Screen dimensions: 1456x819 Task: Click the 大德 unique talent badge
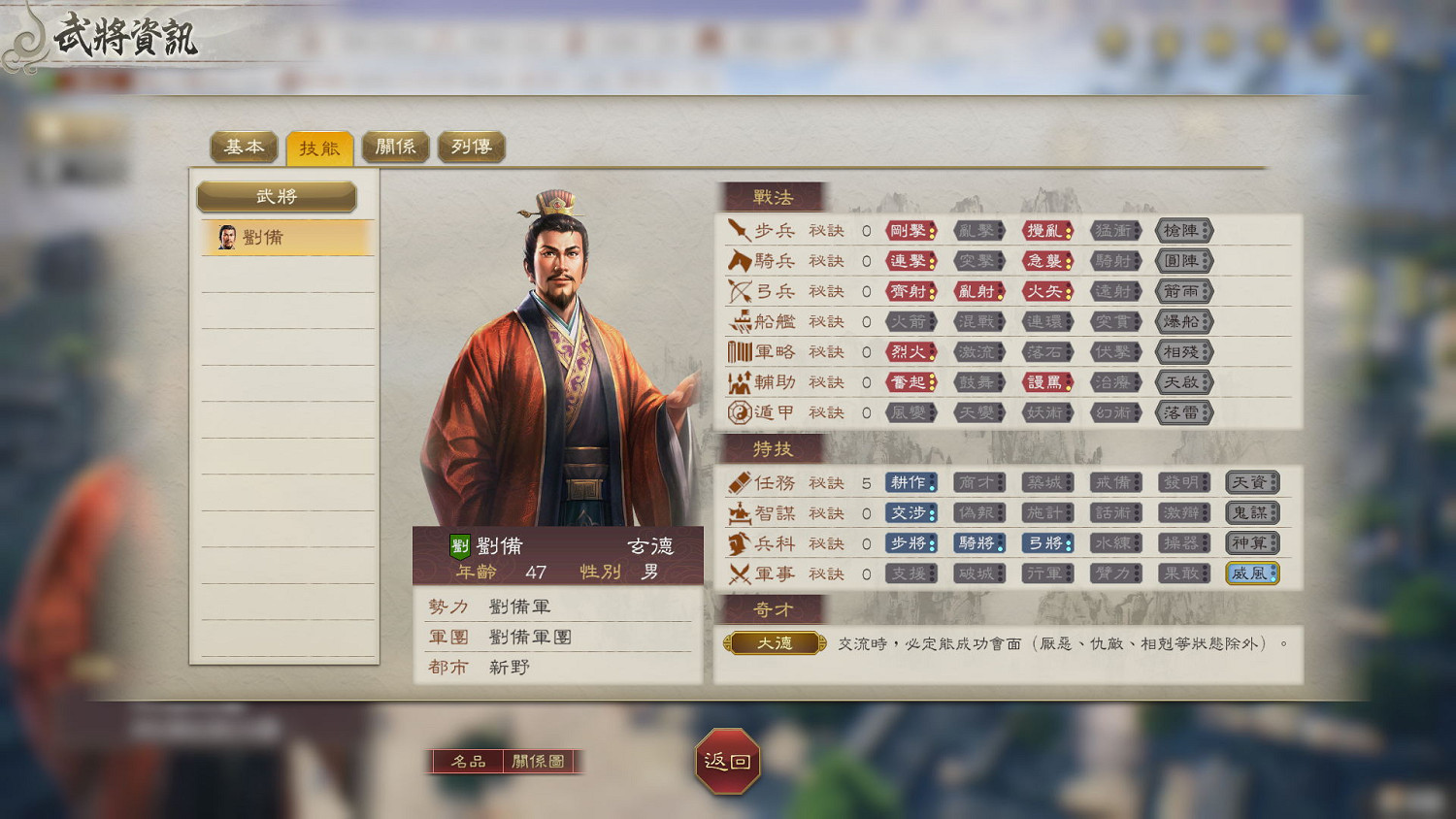(x=774, y=642)
